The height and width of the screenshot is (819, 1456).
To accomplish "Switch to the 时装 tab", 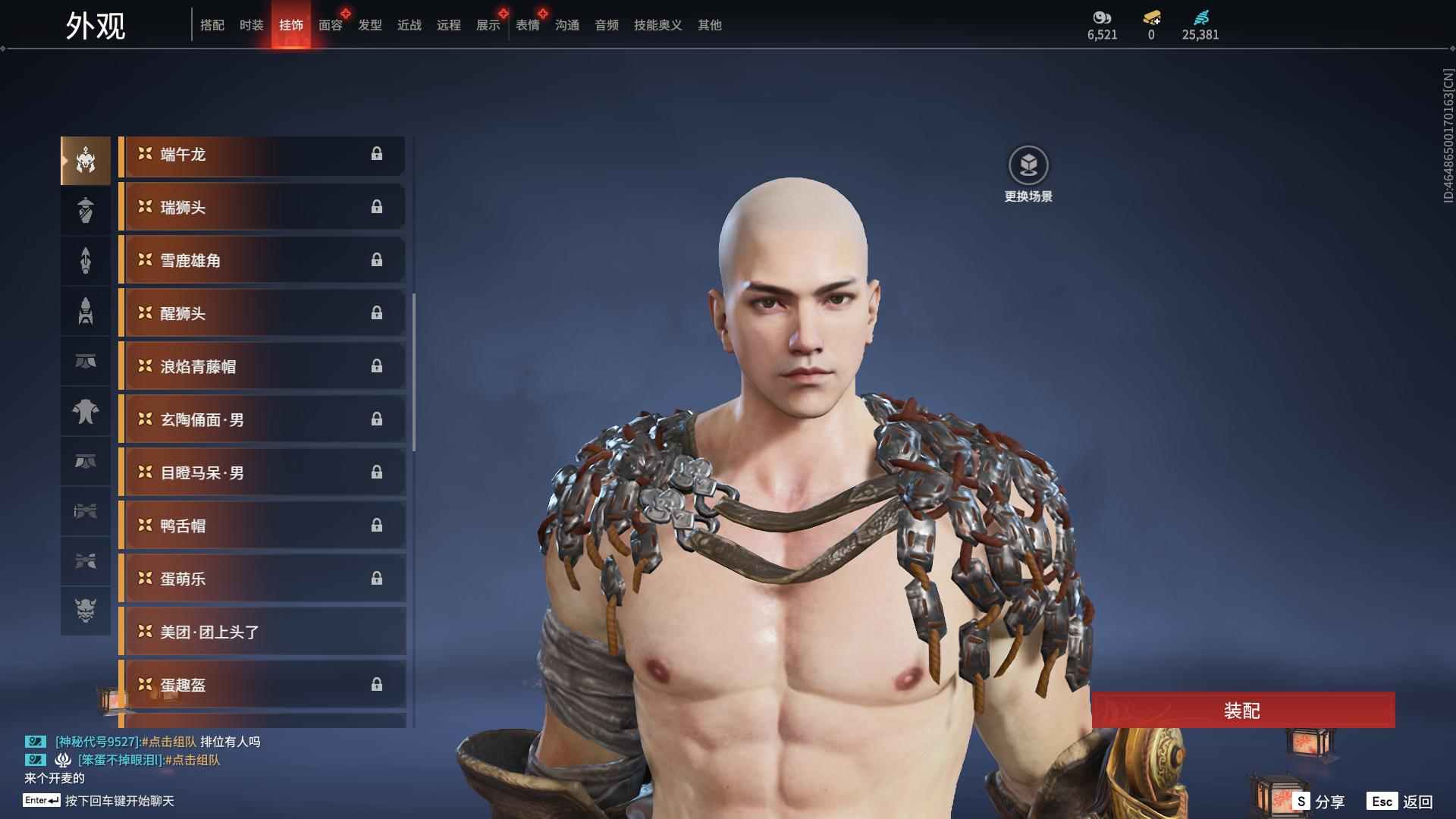I will (251, 25).
